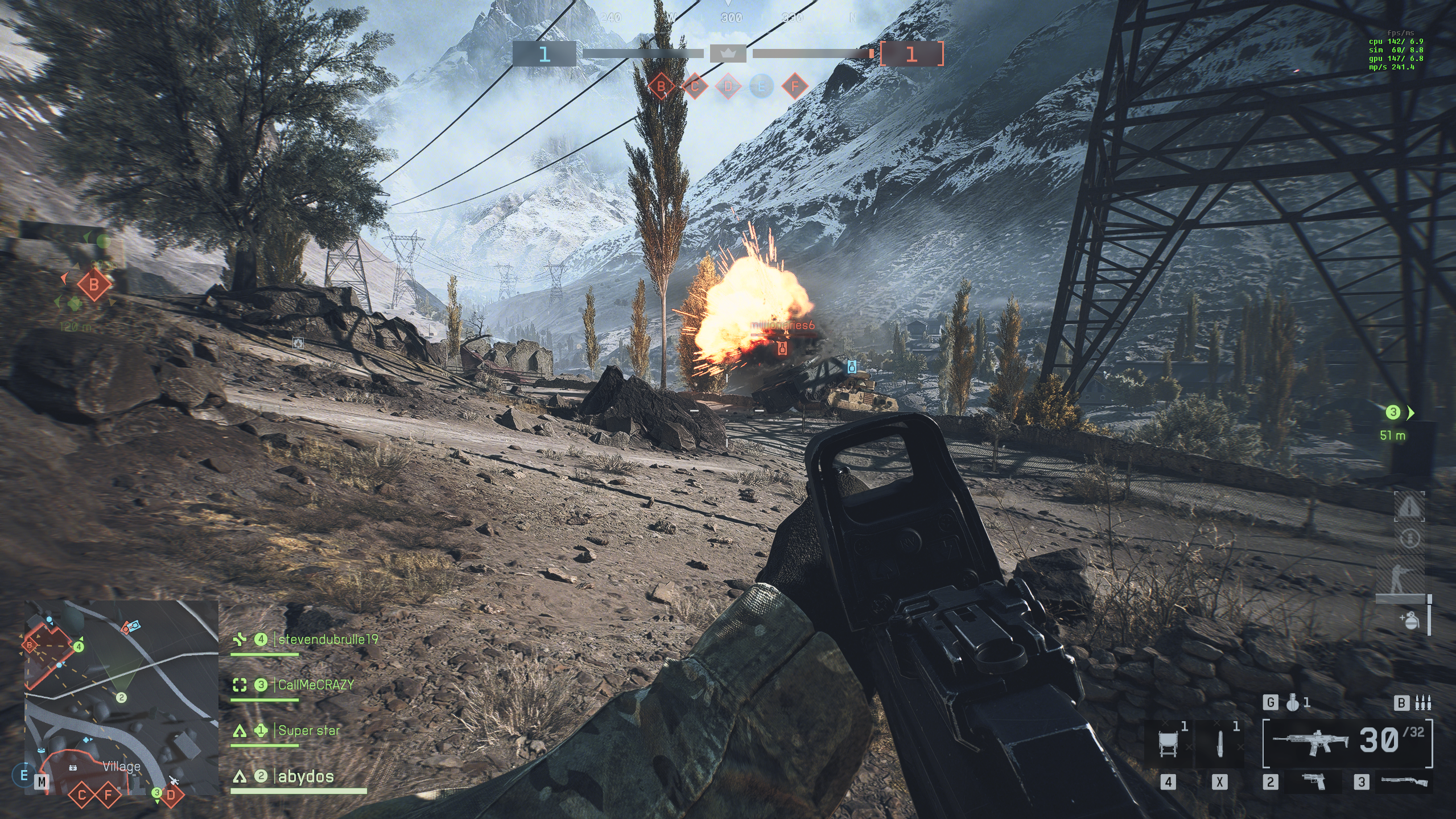
Task: Select squad member CallMeCRAZY
Action: (316, 685)
